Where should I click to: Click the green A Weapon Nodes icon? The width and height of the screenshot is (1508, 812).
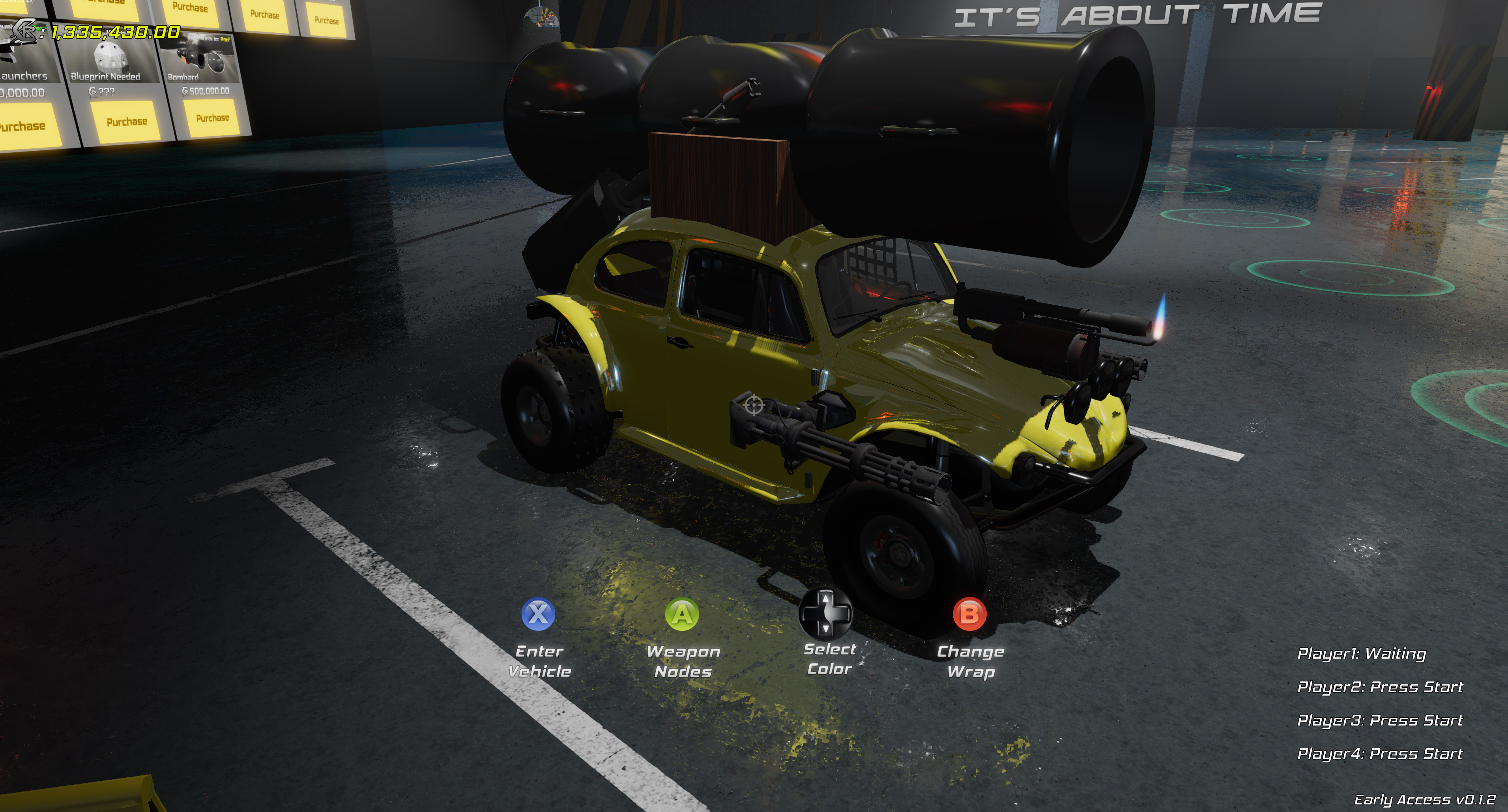coord(681,614)
